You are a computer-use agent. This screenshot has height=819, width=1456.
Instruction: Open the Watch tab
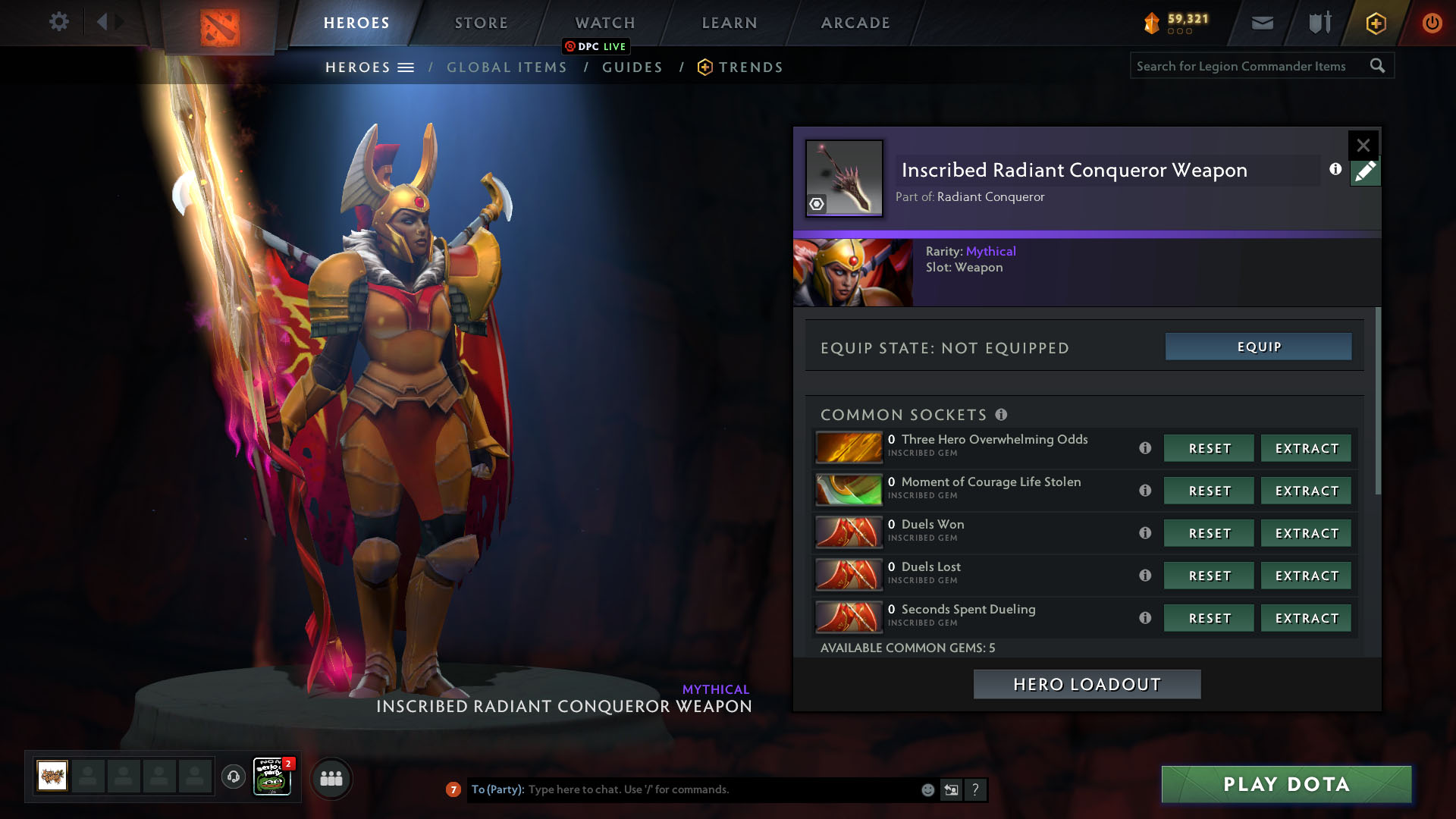coord(605,23)
